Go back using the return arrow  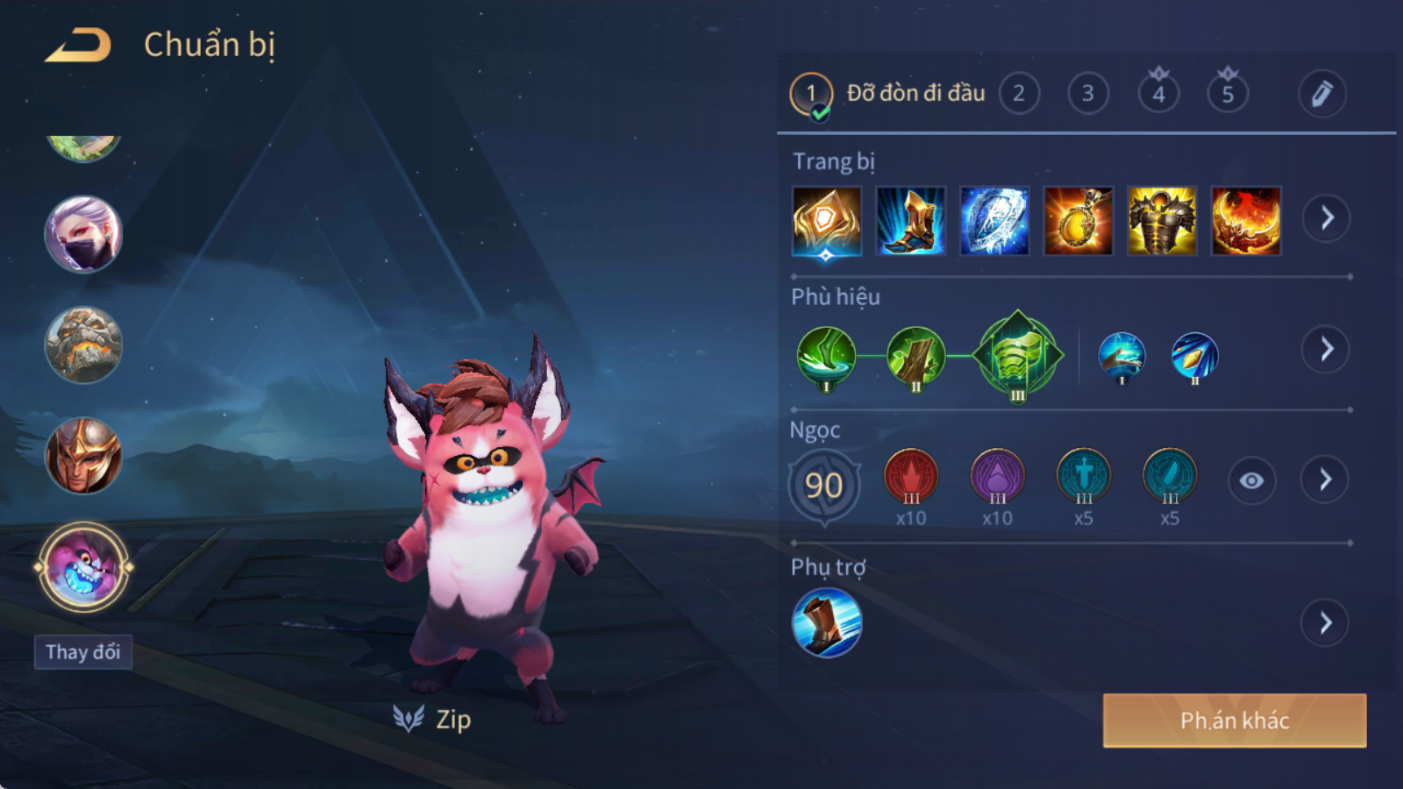tap(78, 45)
